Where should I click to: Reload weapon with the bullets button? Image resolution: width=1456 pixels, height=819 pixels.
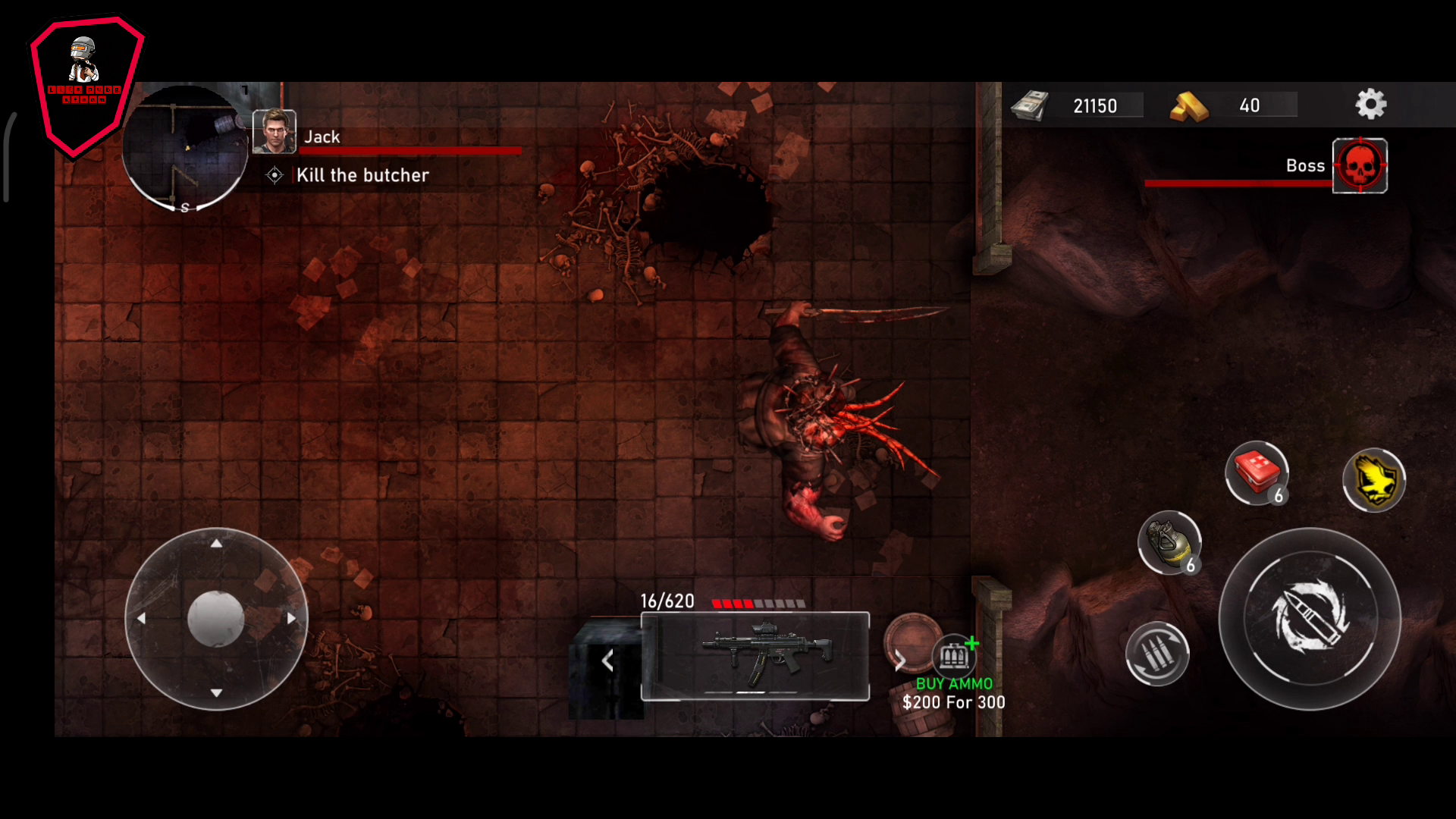[1157, 654]
